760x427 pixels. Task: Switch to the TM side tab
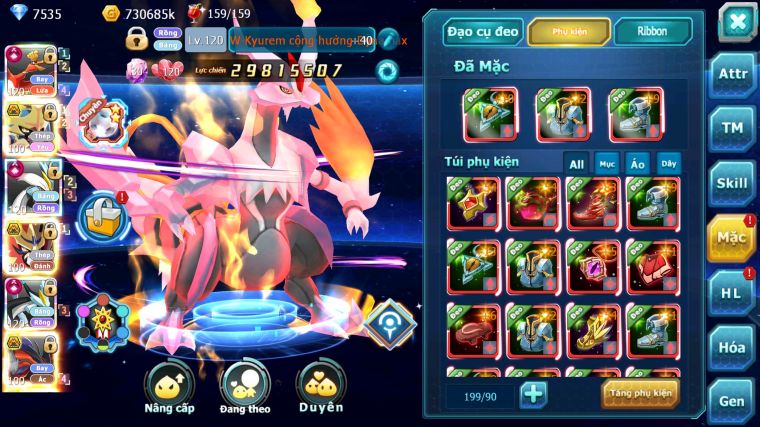click(732, 128)
